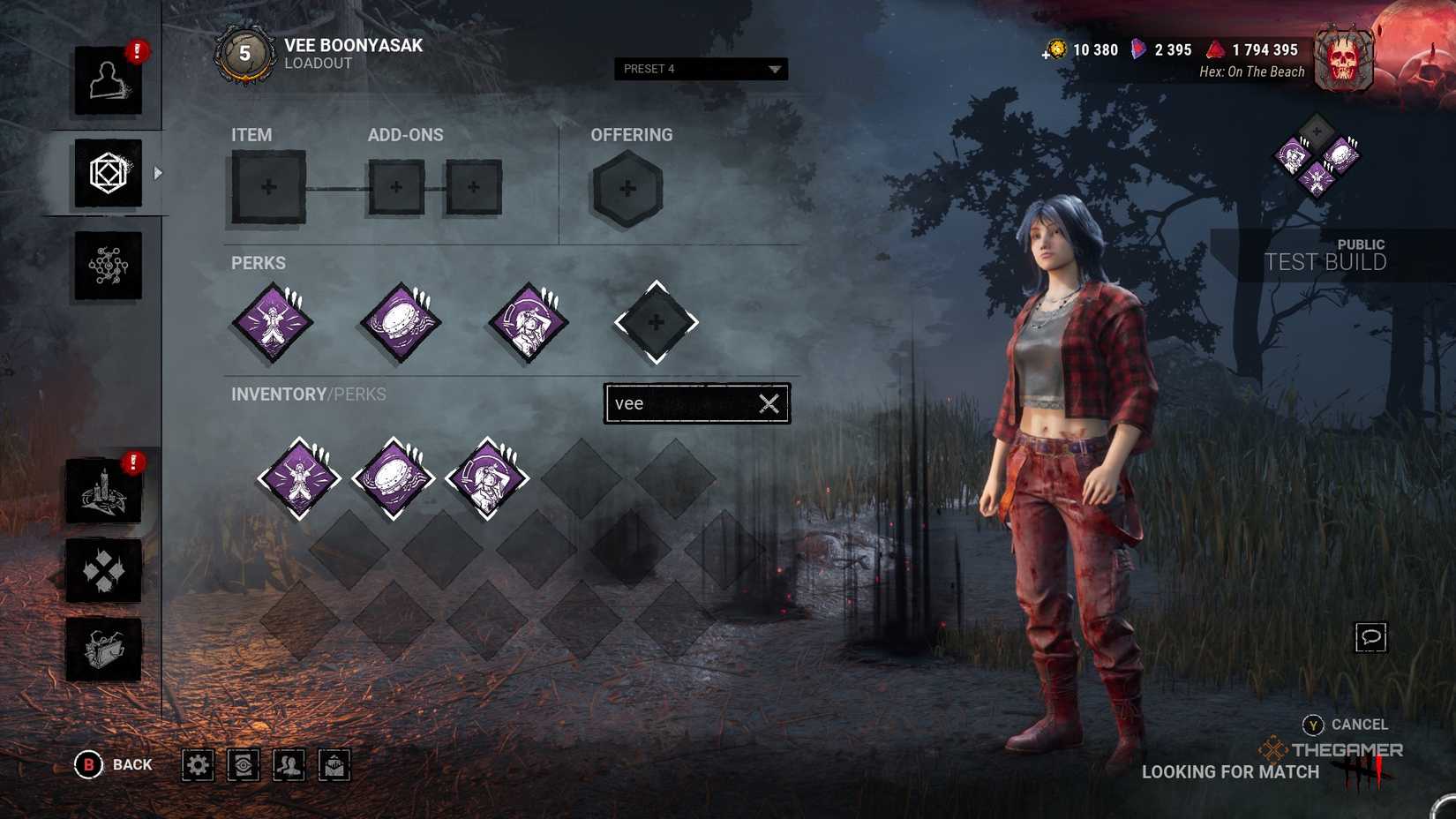Switch to the character silhouette tab
The width and height of the screenshot is (1456, 819).
coord(108,80)
